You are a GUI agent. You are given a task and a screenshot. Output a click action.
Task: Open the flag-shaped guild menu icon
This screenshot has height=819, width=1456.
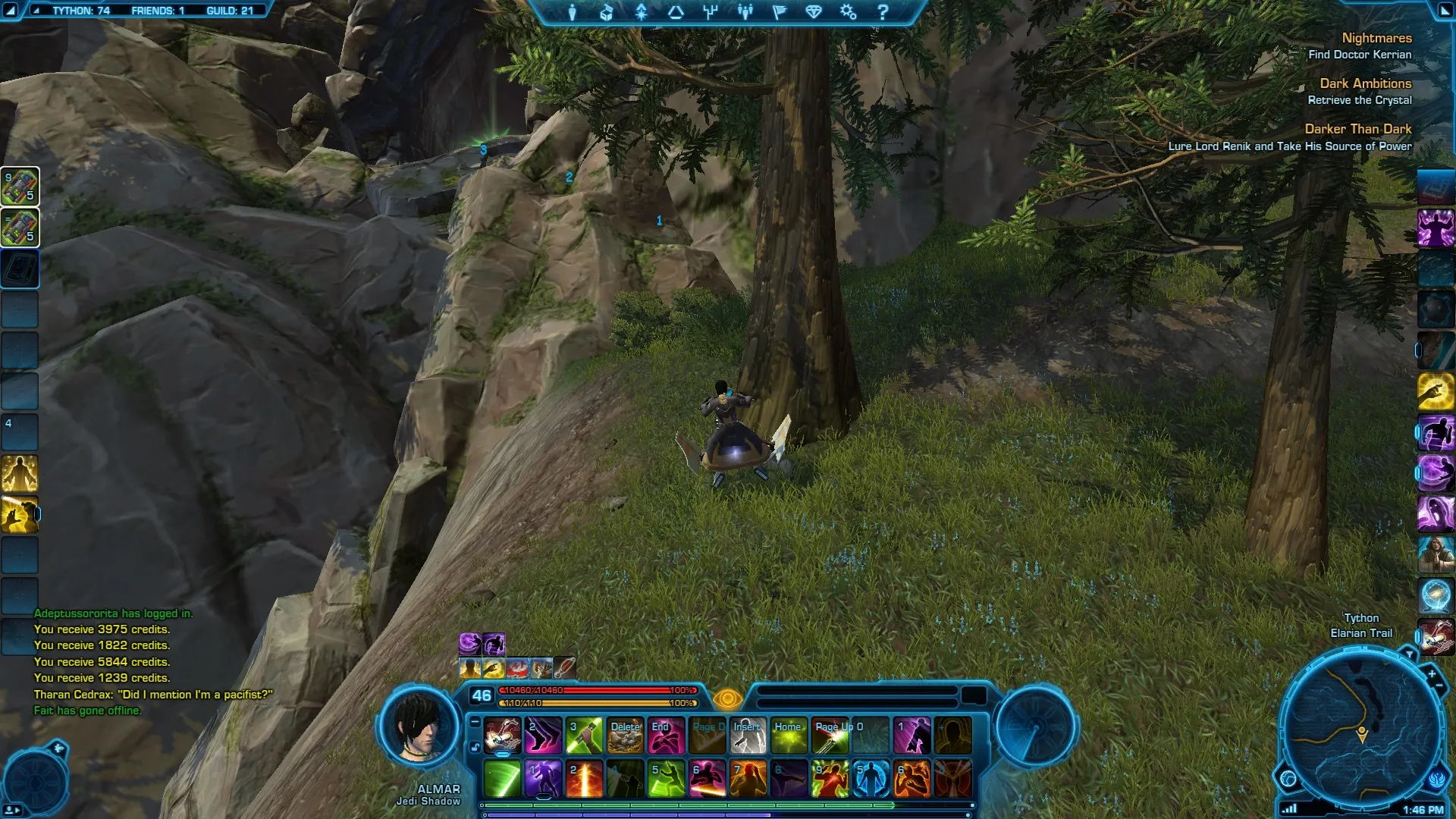click(x=780, y=12)
